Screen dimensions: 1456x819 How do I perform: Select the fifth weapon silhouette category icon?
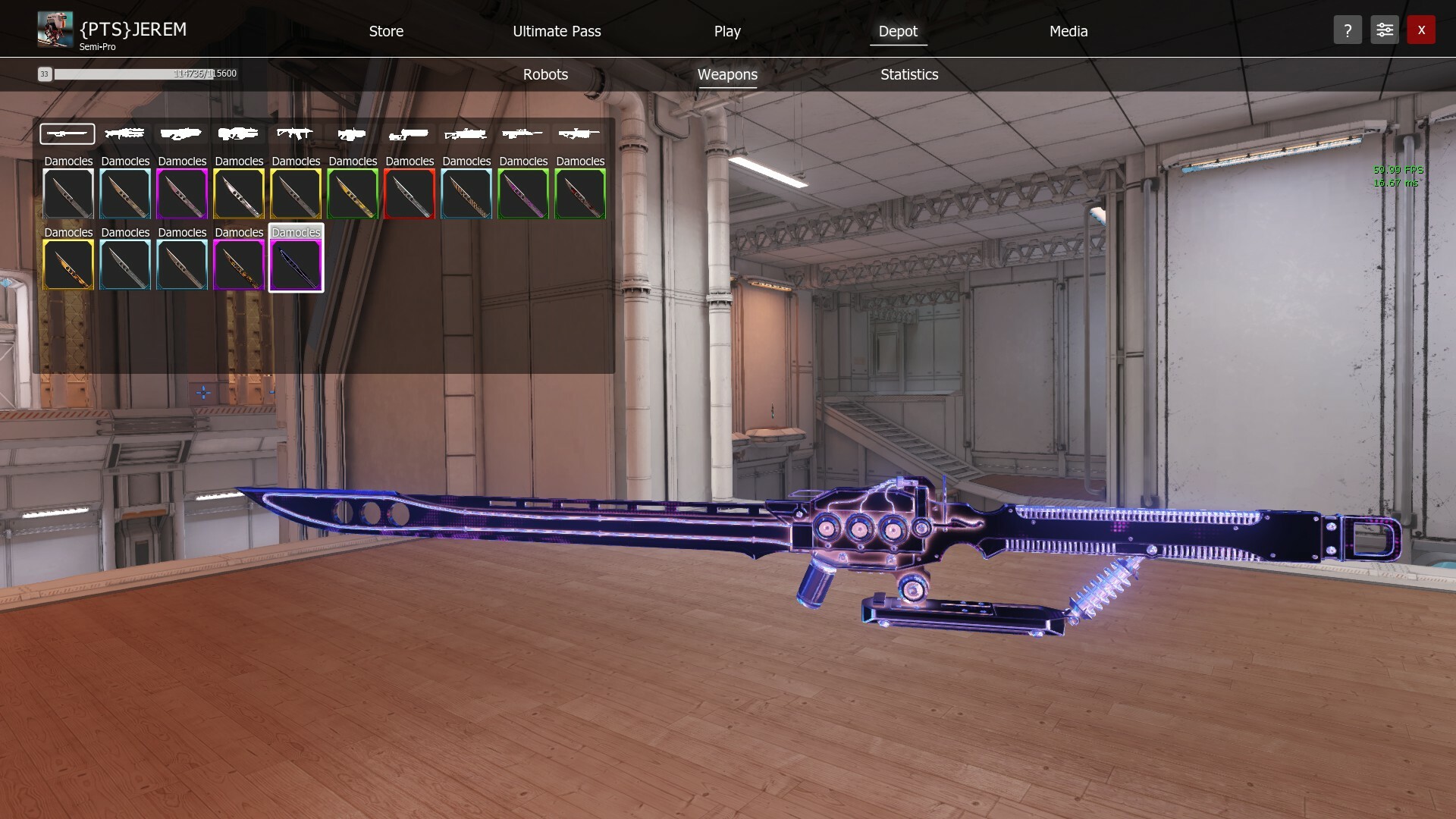coord(295,133)
